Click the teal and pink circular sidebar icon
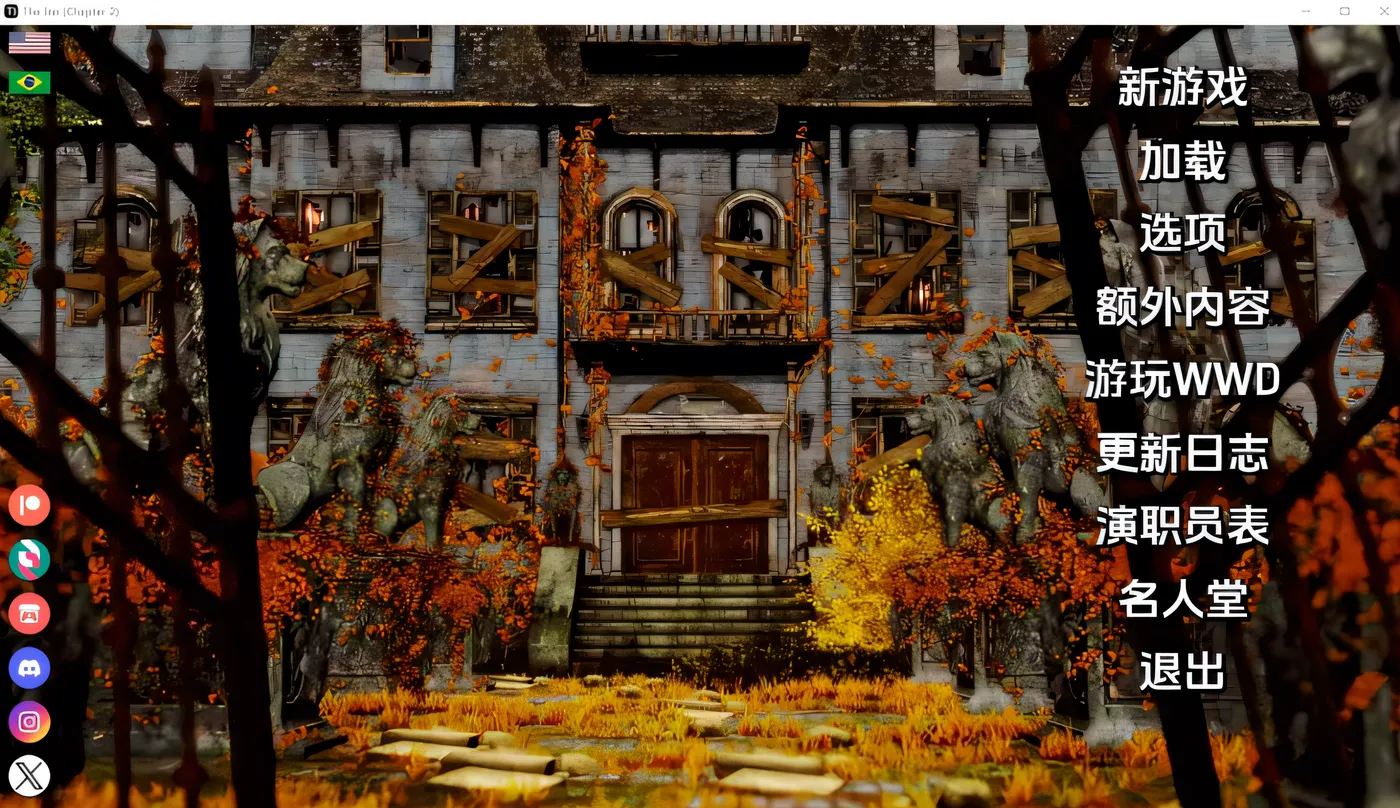 tap(29, 560)
